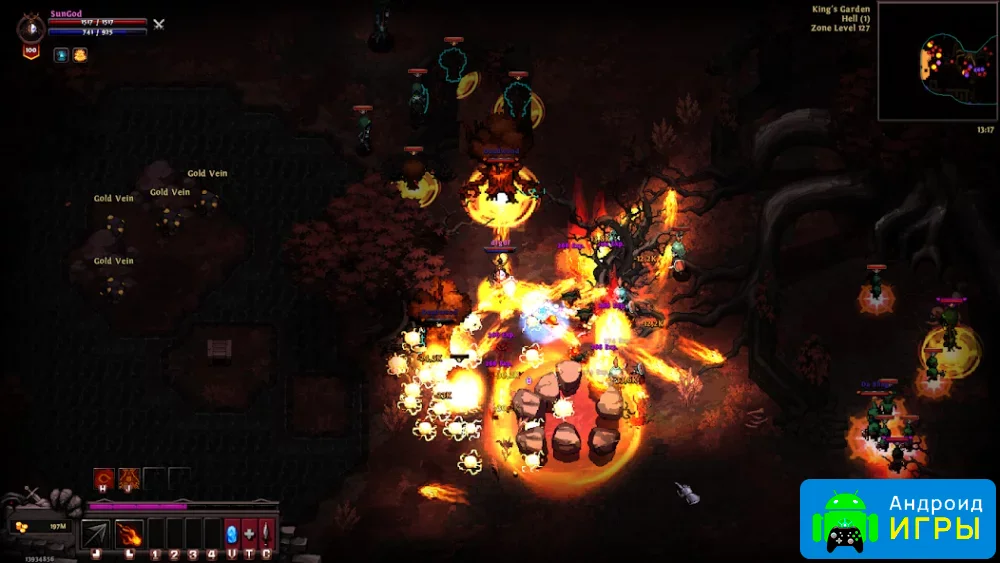Click the gold coins currency panel
Image resolution: width=1000 pixels, height=563 pixels.
click(x=42, y=526)
